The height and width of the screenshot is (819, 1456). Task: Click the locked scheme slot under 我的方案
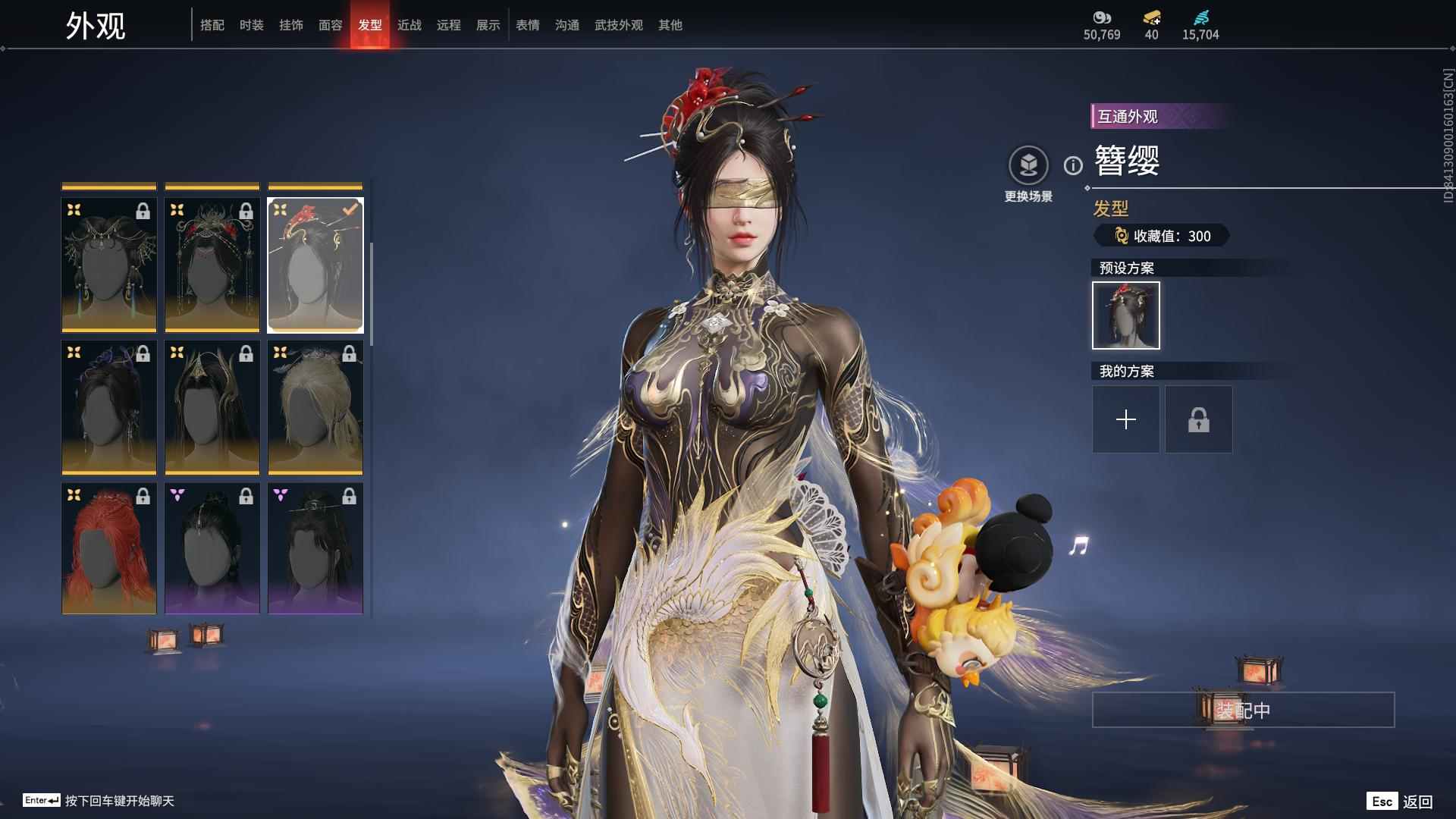point(1198,419)
